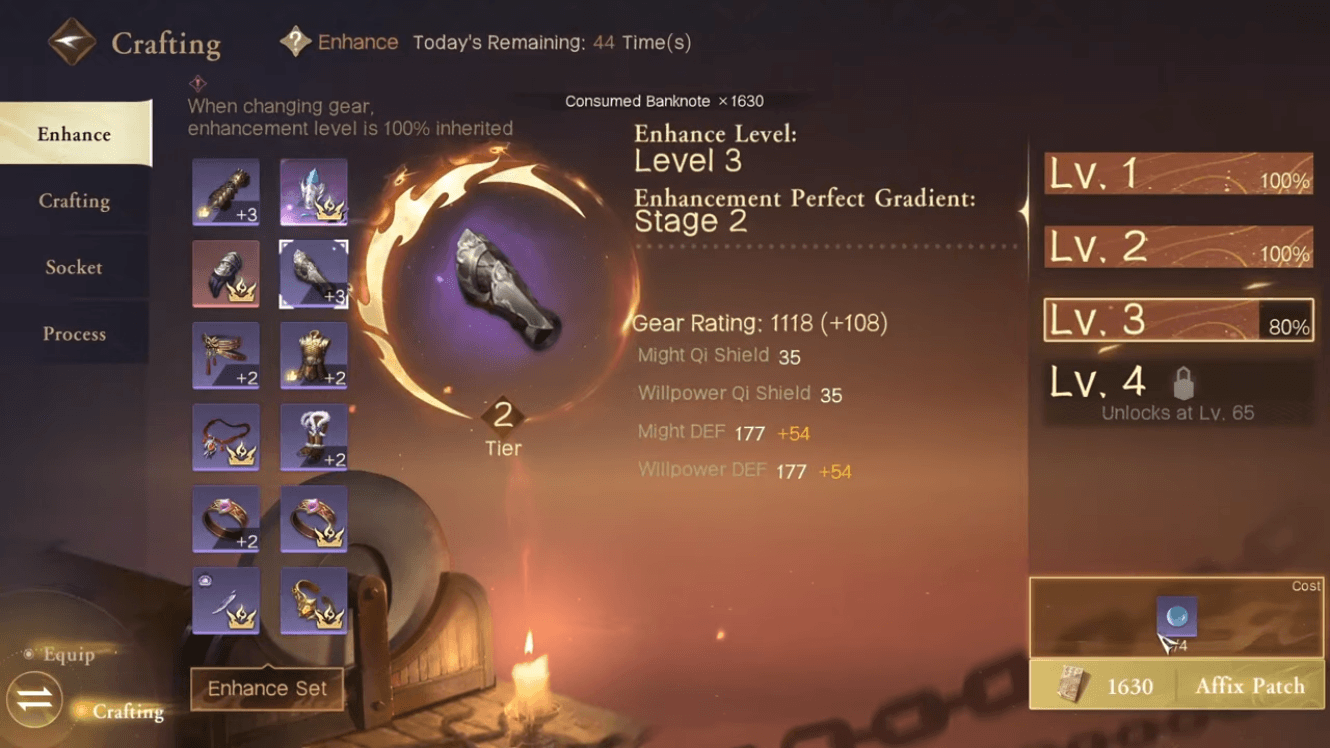Choose the necklace gear slot
1330x748 pixels.
click(226, 437)
